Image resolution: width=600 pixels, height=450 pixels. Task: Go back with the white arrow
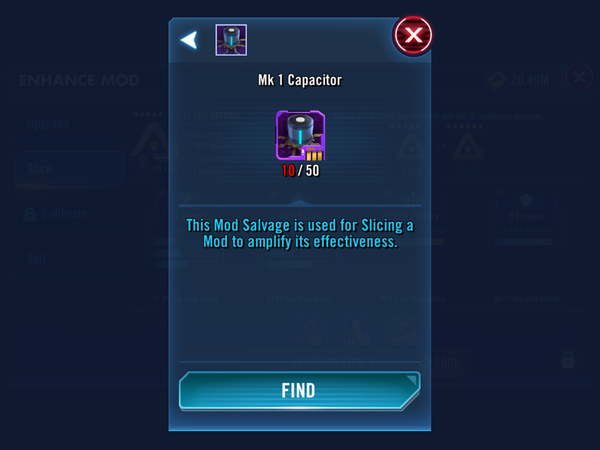(188, 40)
